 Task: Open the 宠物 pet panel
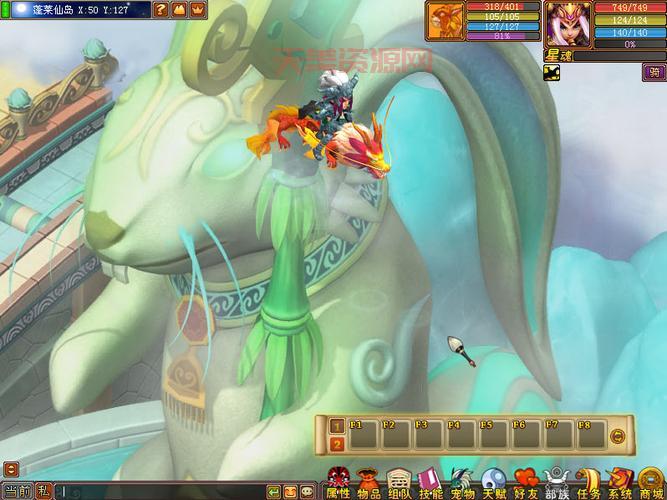[x=461, y=483]
